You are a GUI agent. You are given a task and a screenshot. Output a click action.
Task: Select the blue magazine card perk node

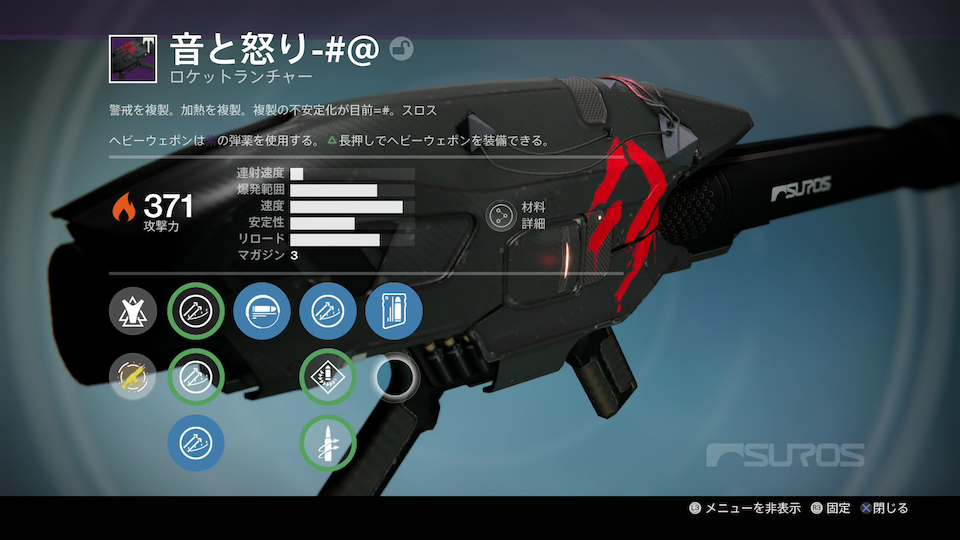pos(394,312)
